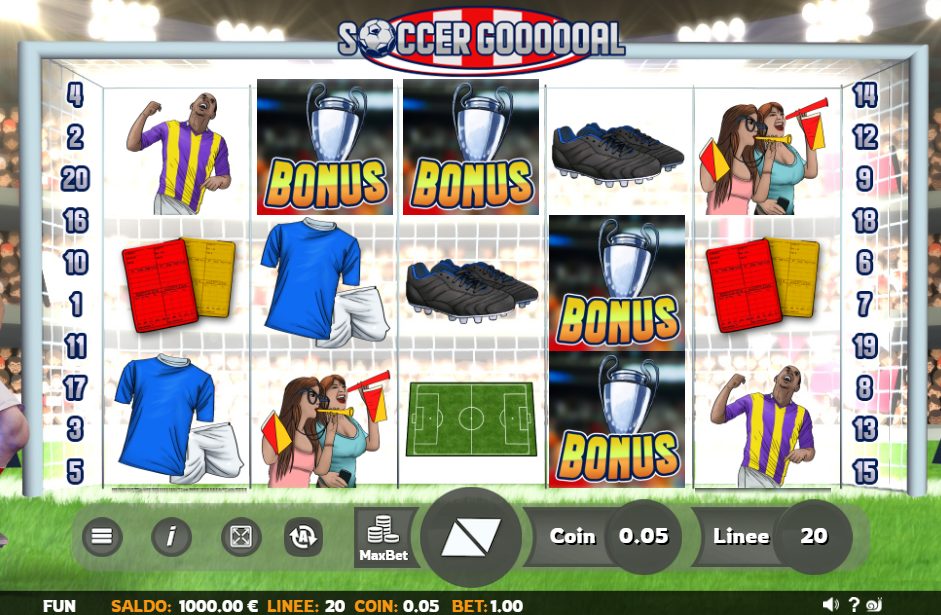Open help with the question mark
This screenshot has width=941, height=615.
(x=854, y=604)
